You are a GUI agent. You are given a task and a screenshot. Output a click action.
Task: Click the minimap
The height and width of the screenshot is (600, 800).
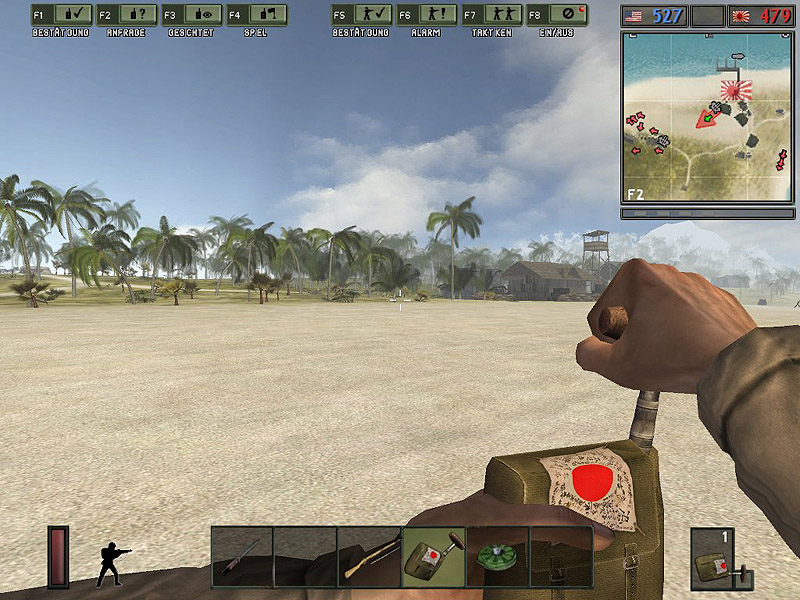706,117
